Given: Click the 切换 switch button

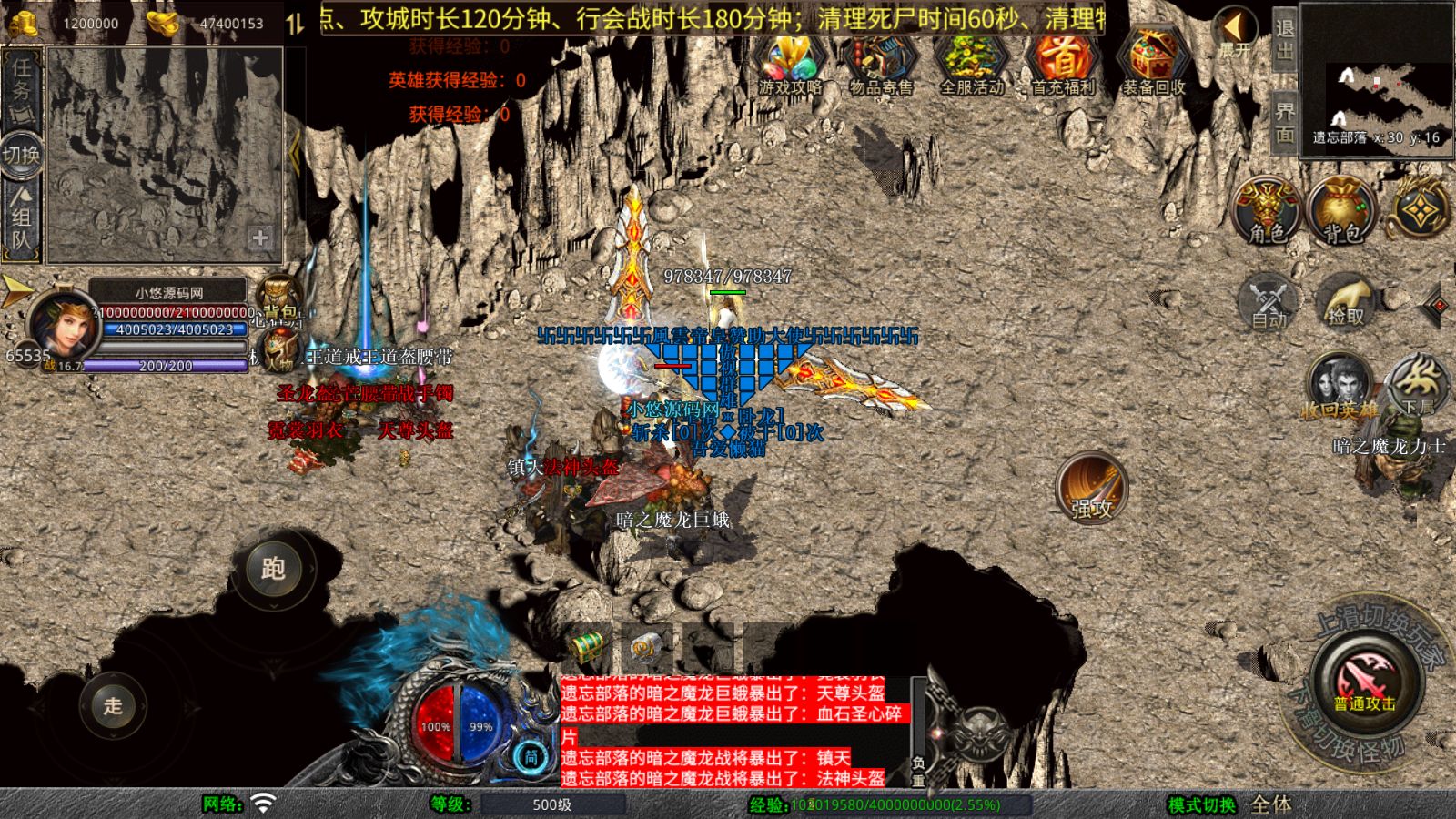Looking at the screenshot, I should coord(22,155).
